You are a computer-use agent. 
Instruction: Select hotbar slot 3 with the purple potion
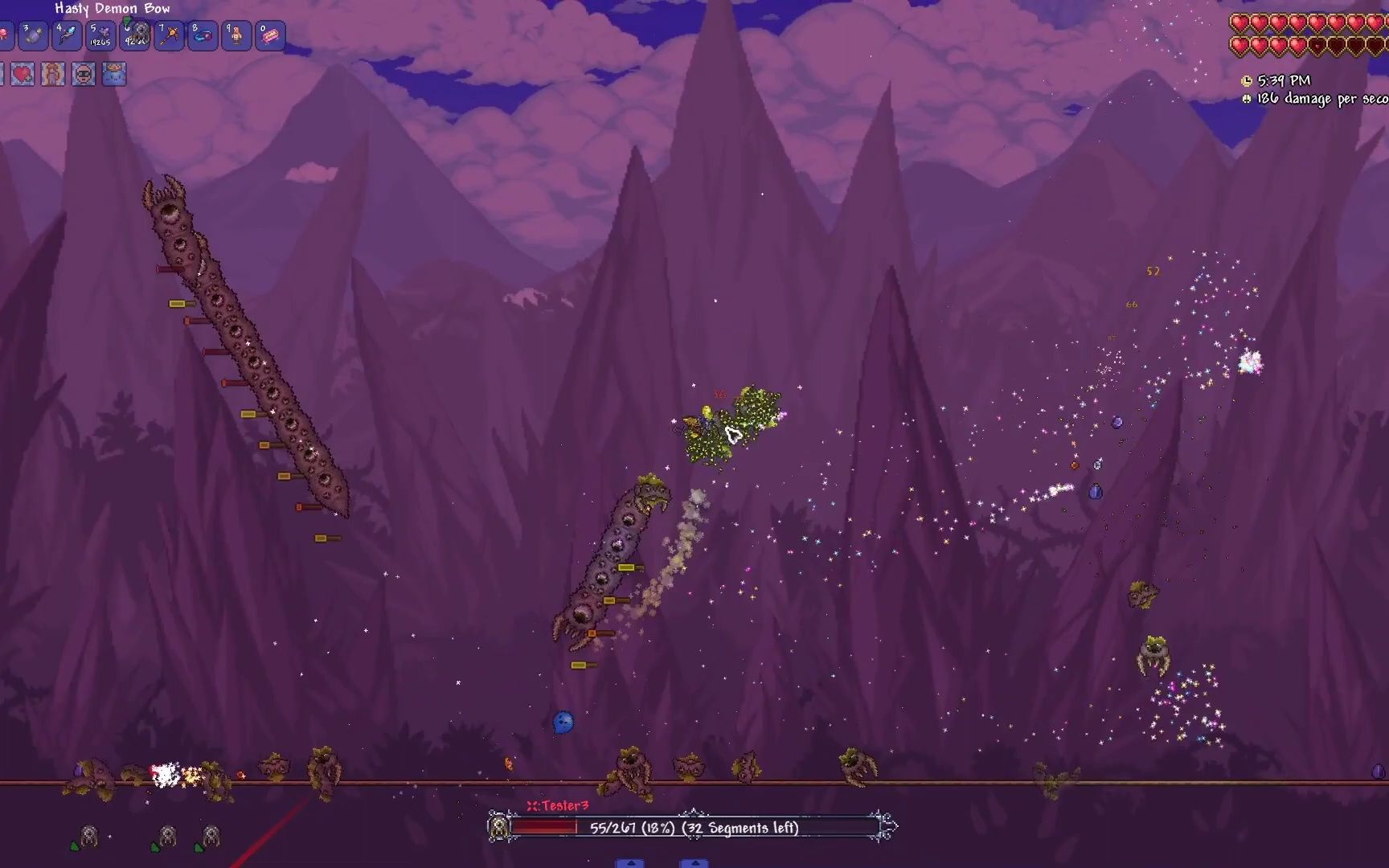[x=33, y=36]
